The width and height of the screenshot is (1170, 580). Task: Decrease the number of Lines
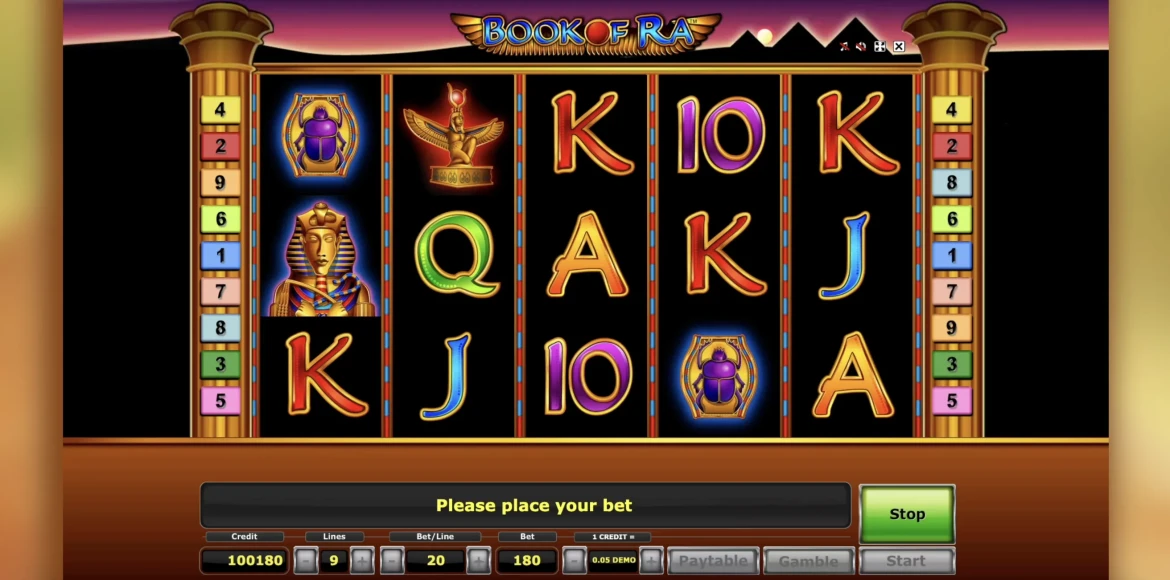[x=306, y=561]
